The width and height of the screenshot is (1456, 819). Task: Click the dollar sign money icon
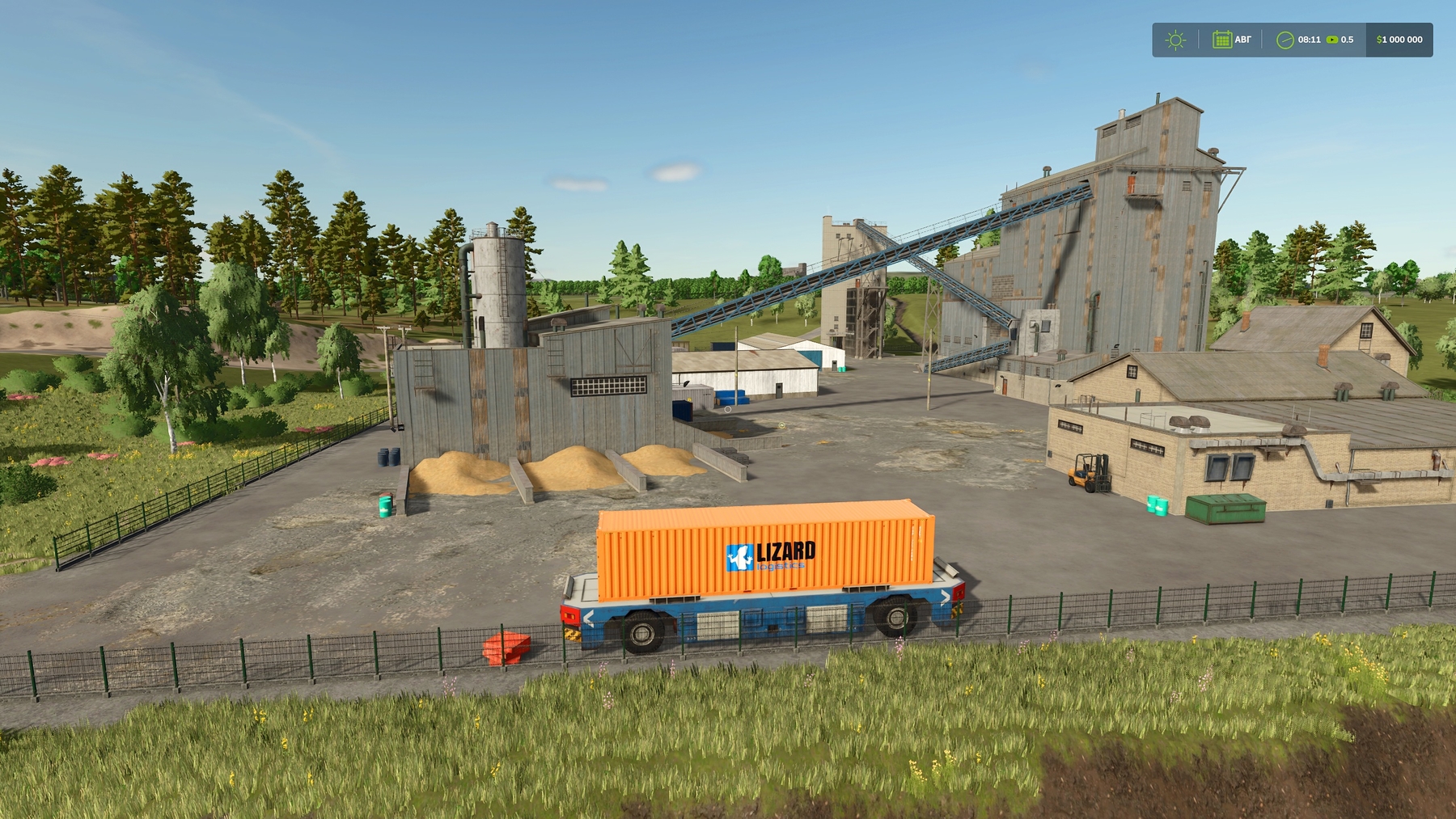(1379, 39)
